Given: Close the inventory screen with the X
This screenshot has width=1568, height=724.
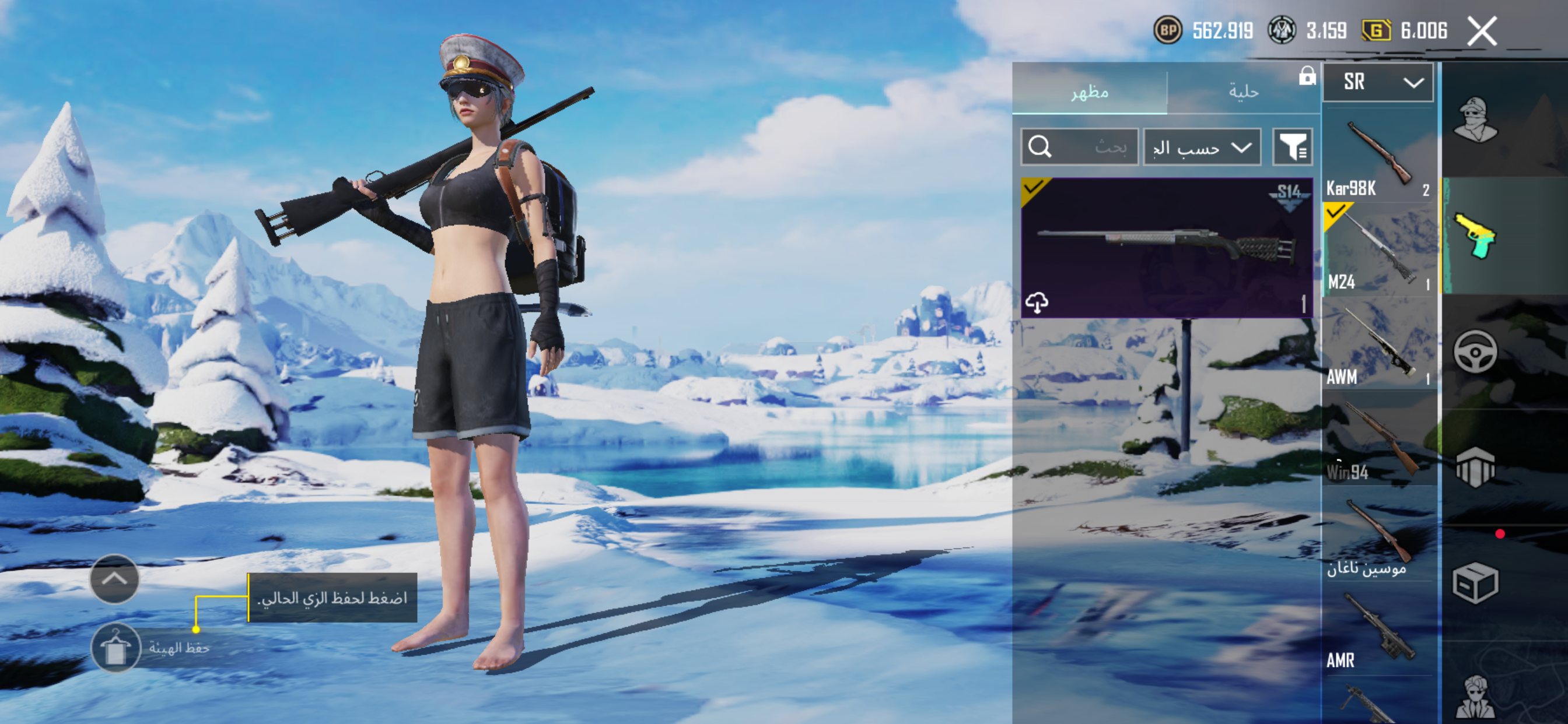Looking at the screenshot, I should coord(1481,31).
